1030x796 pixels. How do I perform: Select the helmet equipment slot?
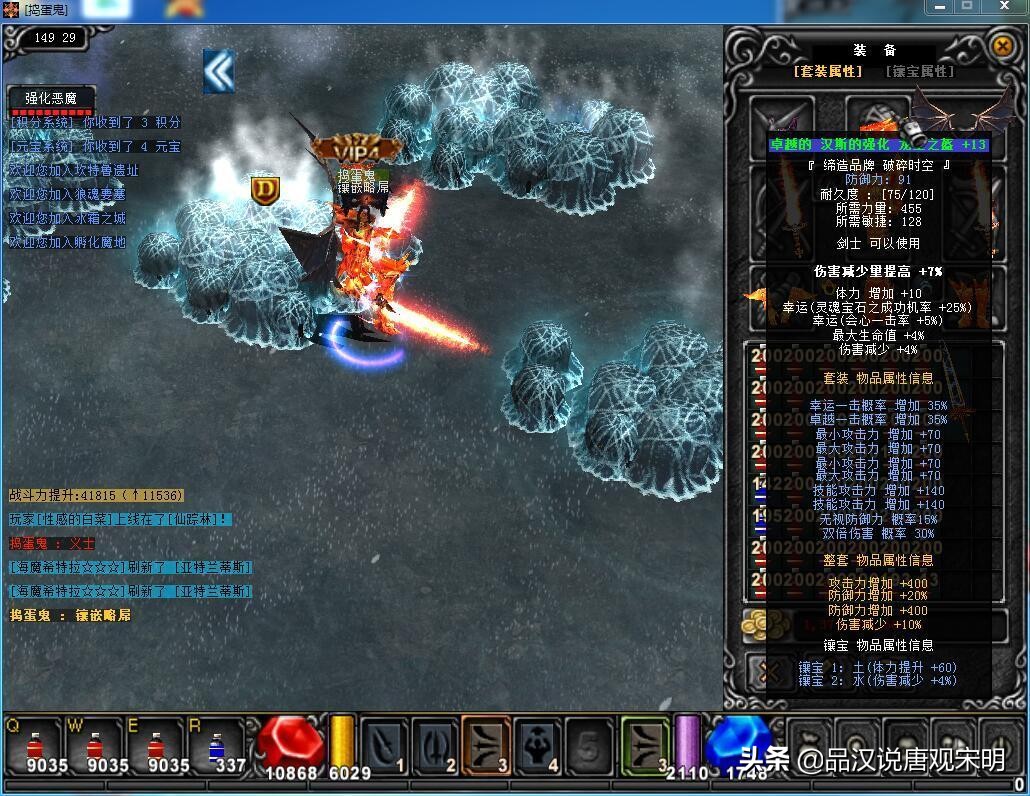pyautogui.click(x=877, y=120)
